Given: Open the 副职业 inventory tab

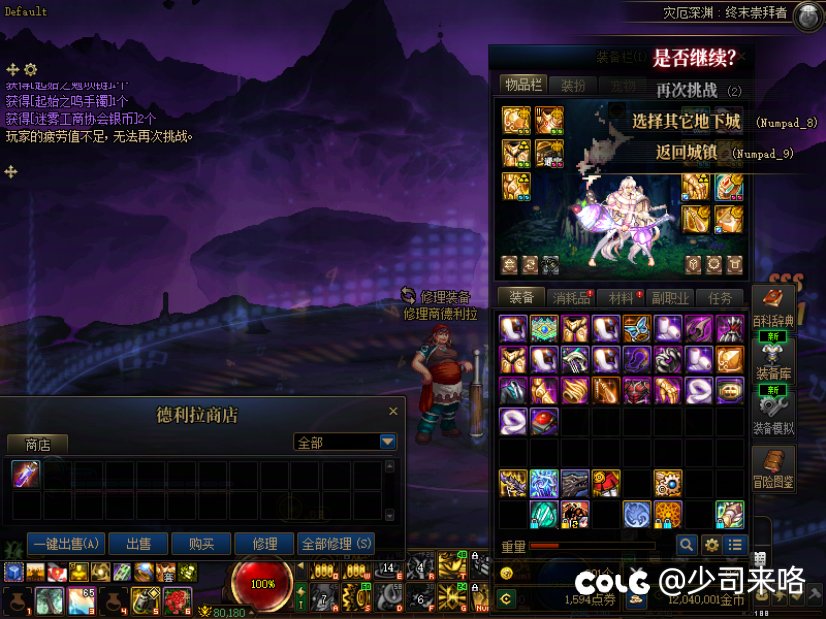Looking at the screenshot, I should click(670, 298).
